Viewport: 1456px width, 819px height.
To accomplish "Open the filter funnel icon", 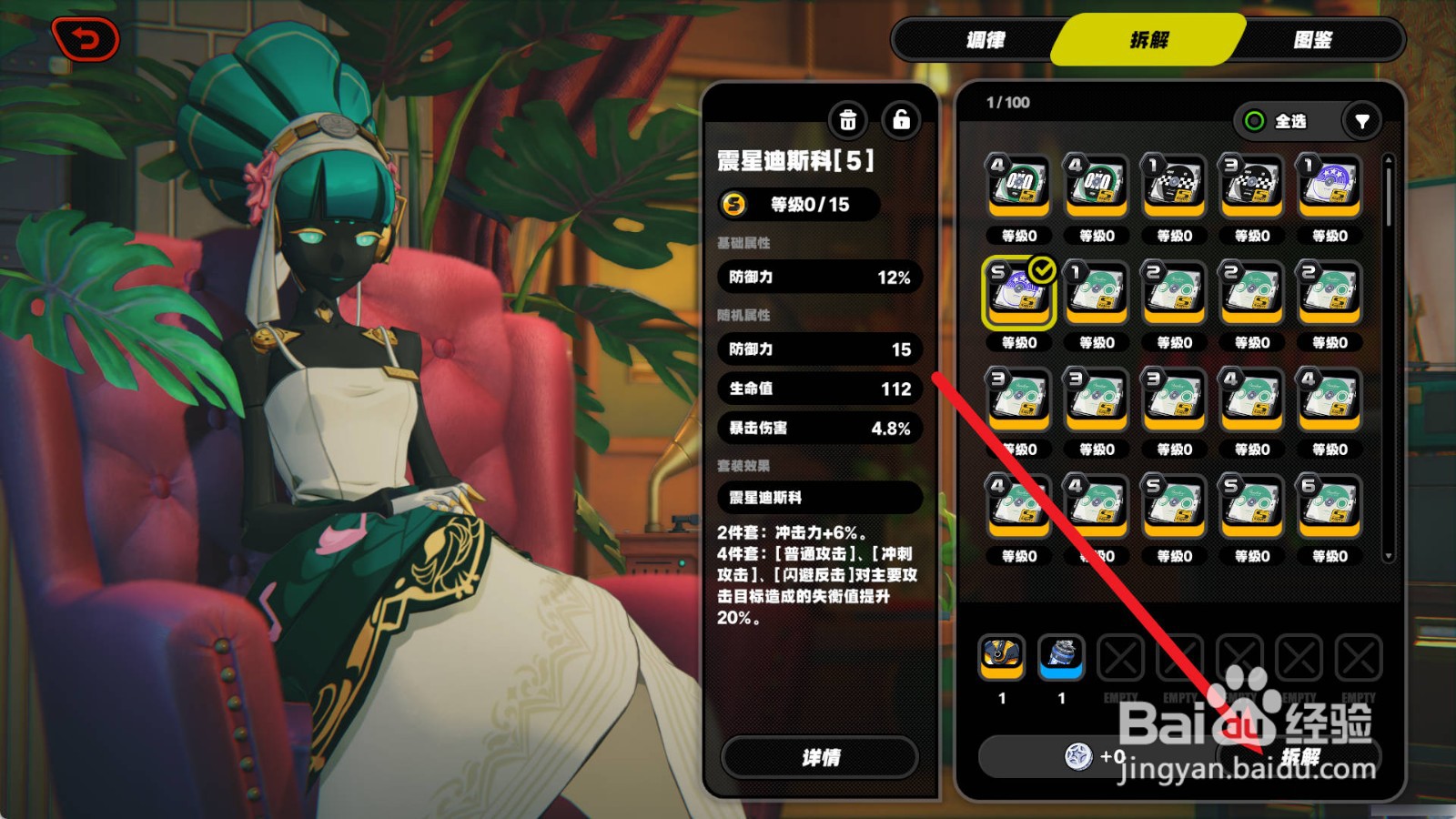I will pos(1361,121).
